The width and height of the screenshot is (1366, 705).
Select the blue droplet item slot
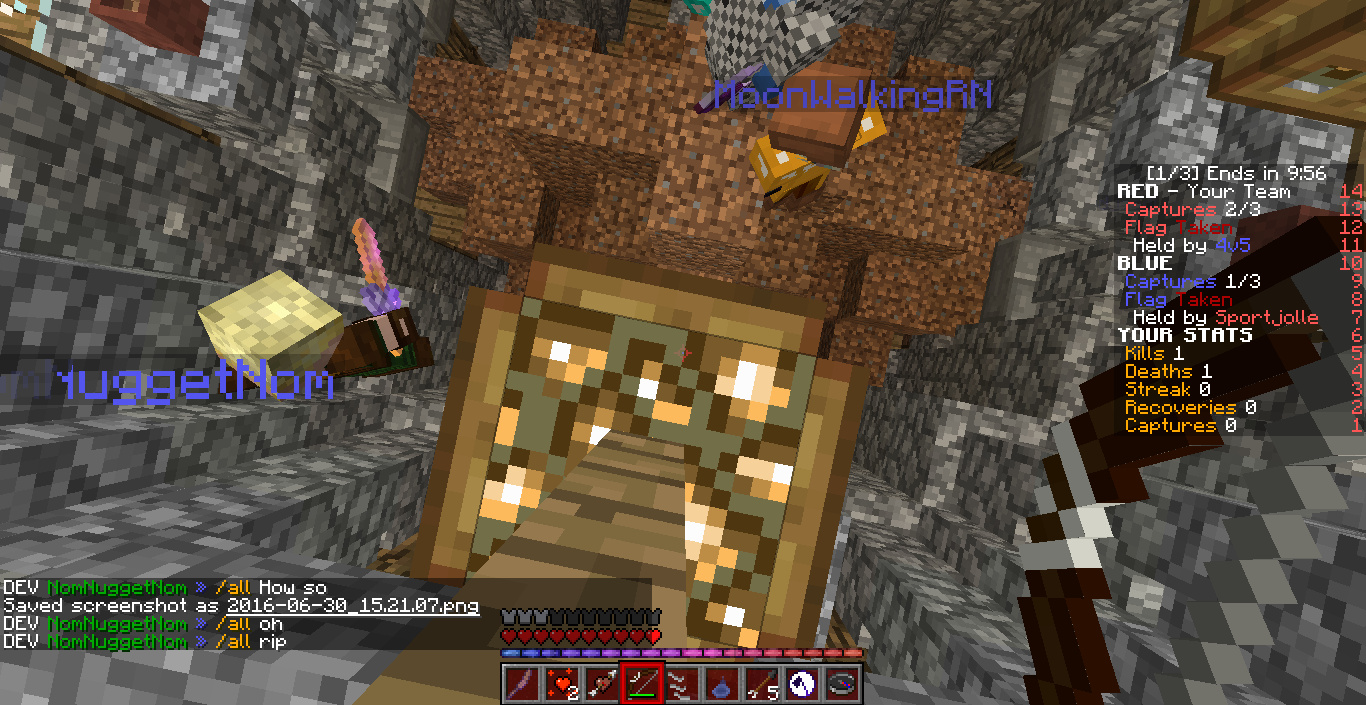tap(720, 683)
